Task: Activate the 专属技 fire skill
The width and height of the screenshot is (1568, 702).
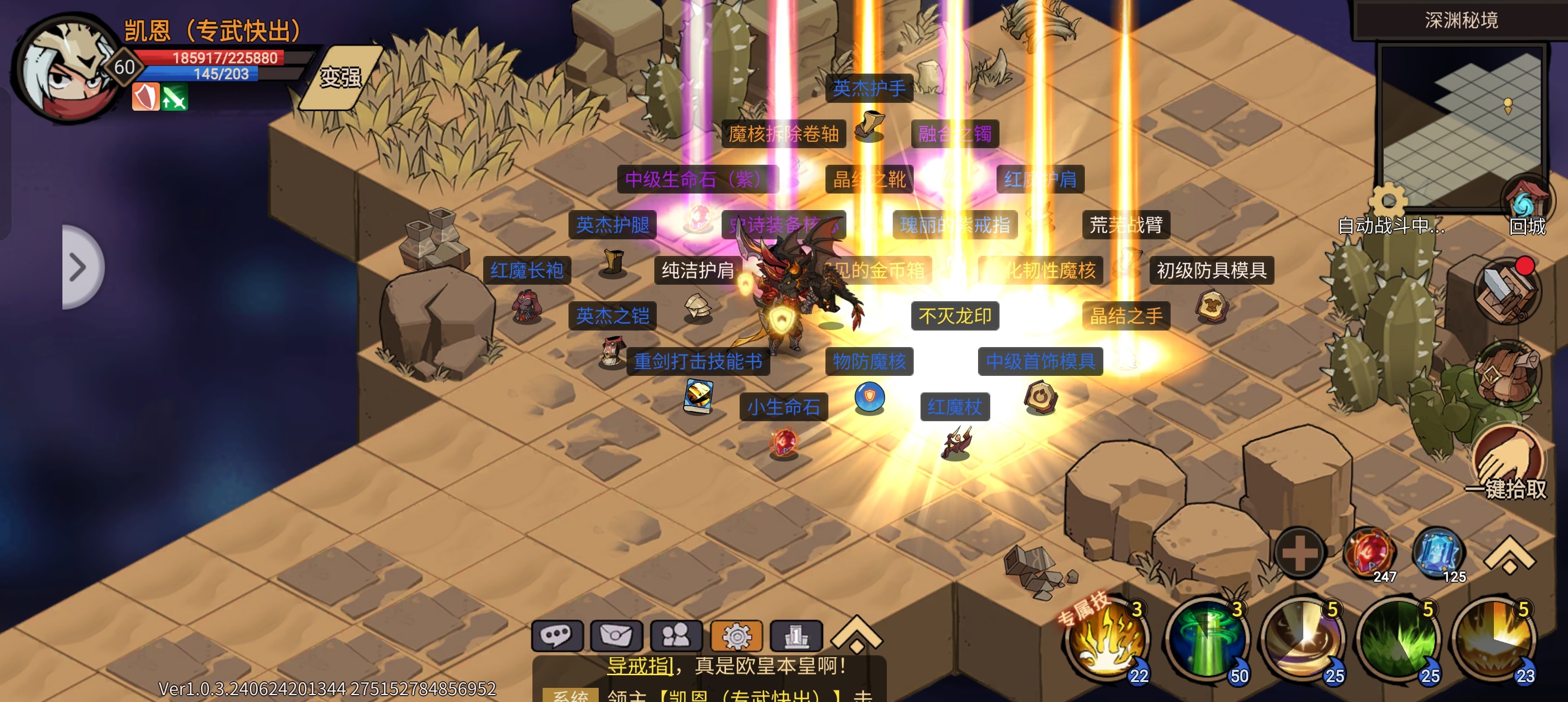Action: [x=1106, y=639]
